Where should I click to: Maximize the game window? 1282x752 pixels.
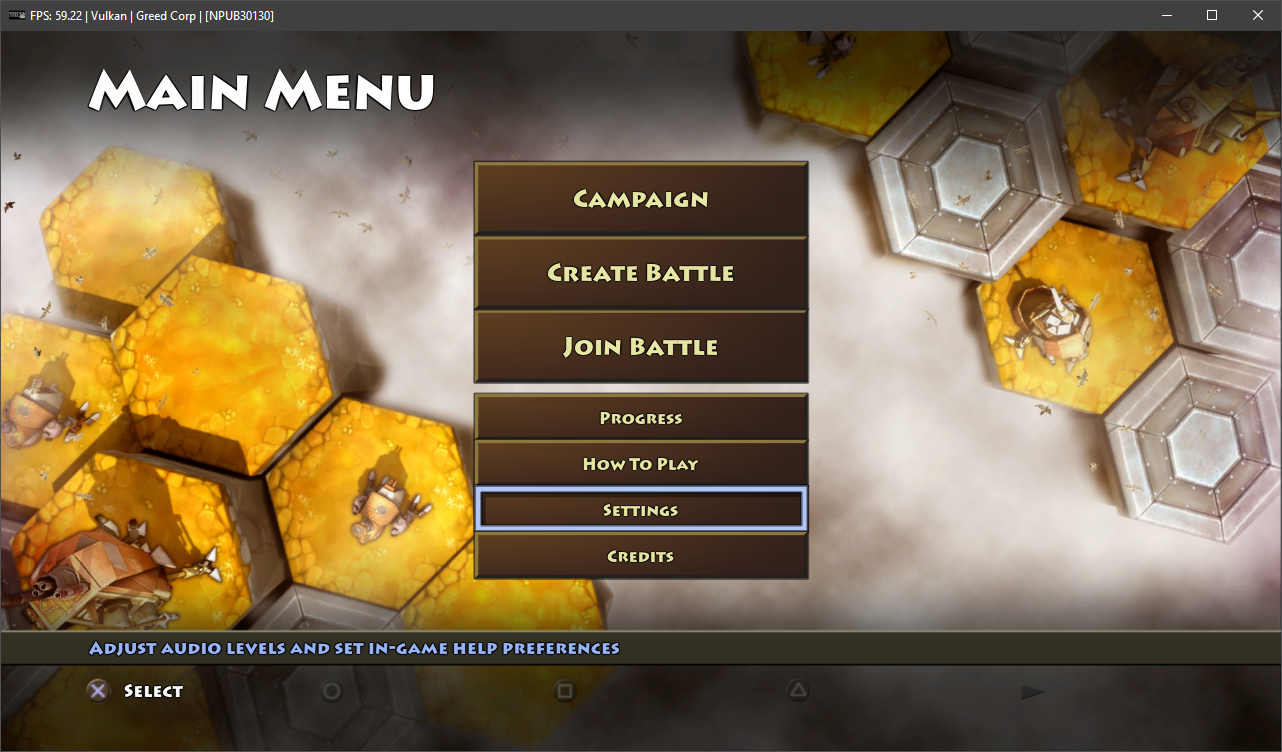tap(1212, 15)
